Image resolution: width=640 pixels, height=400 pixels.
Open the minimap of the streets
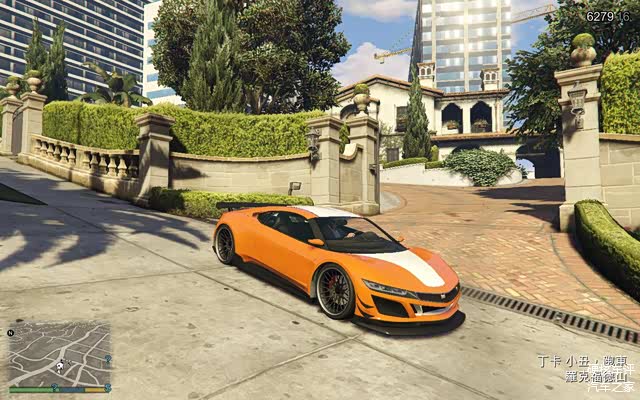60,354
